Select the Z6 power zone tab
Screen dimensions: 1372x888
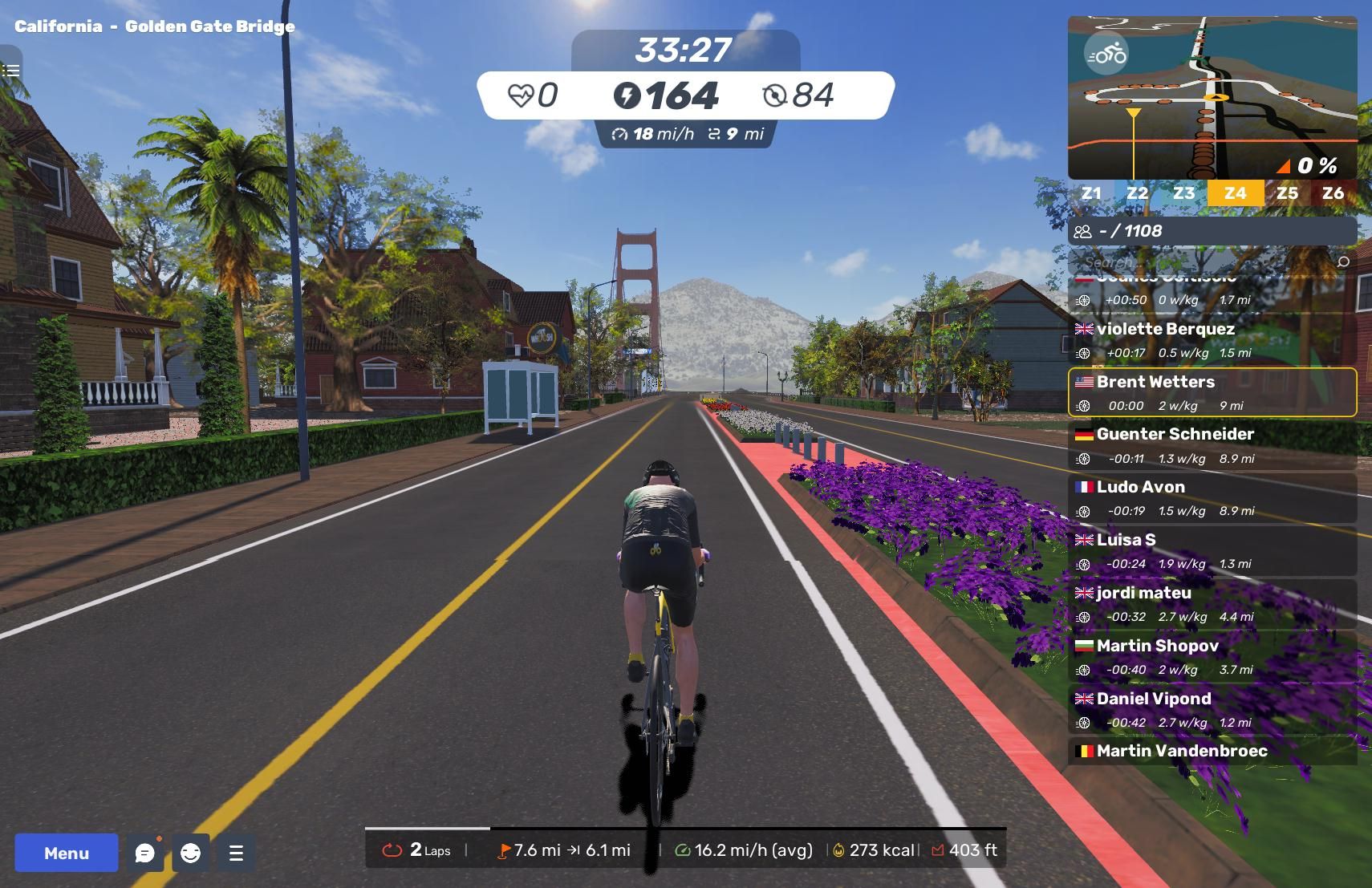[x=1333, y=193]
